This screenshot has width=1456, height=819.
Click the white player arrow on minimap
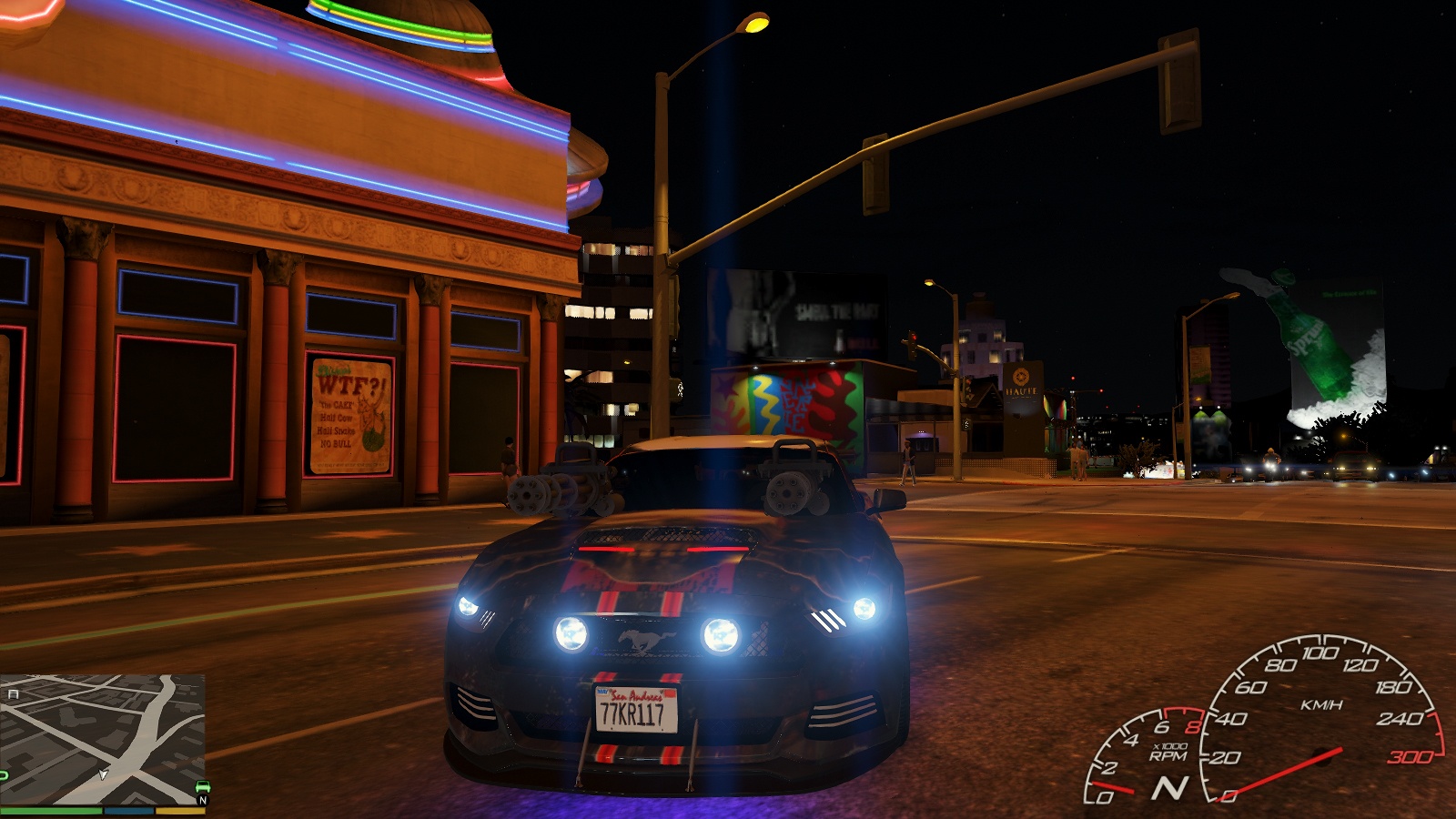pos(103,774)
